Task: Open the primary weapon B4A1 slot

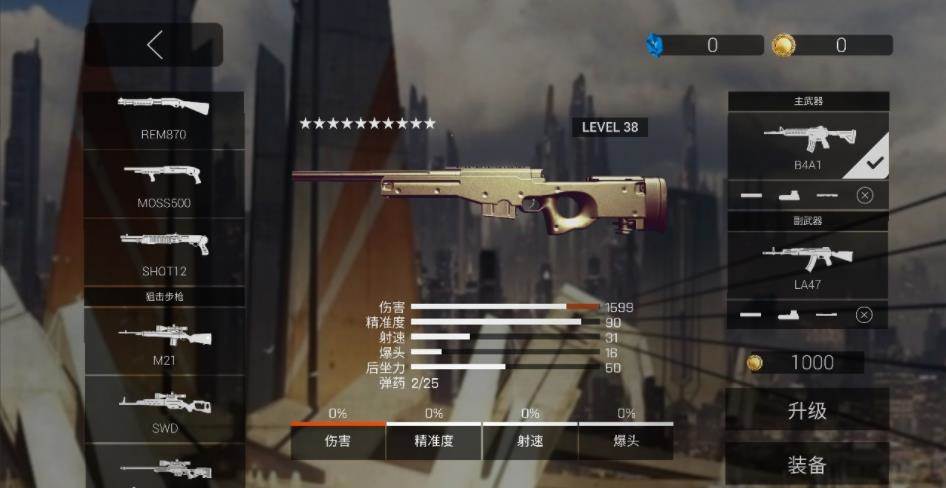Action: click(807, 146)
